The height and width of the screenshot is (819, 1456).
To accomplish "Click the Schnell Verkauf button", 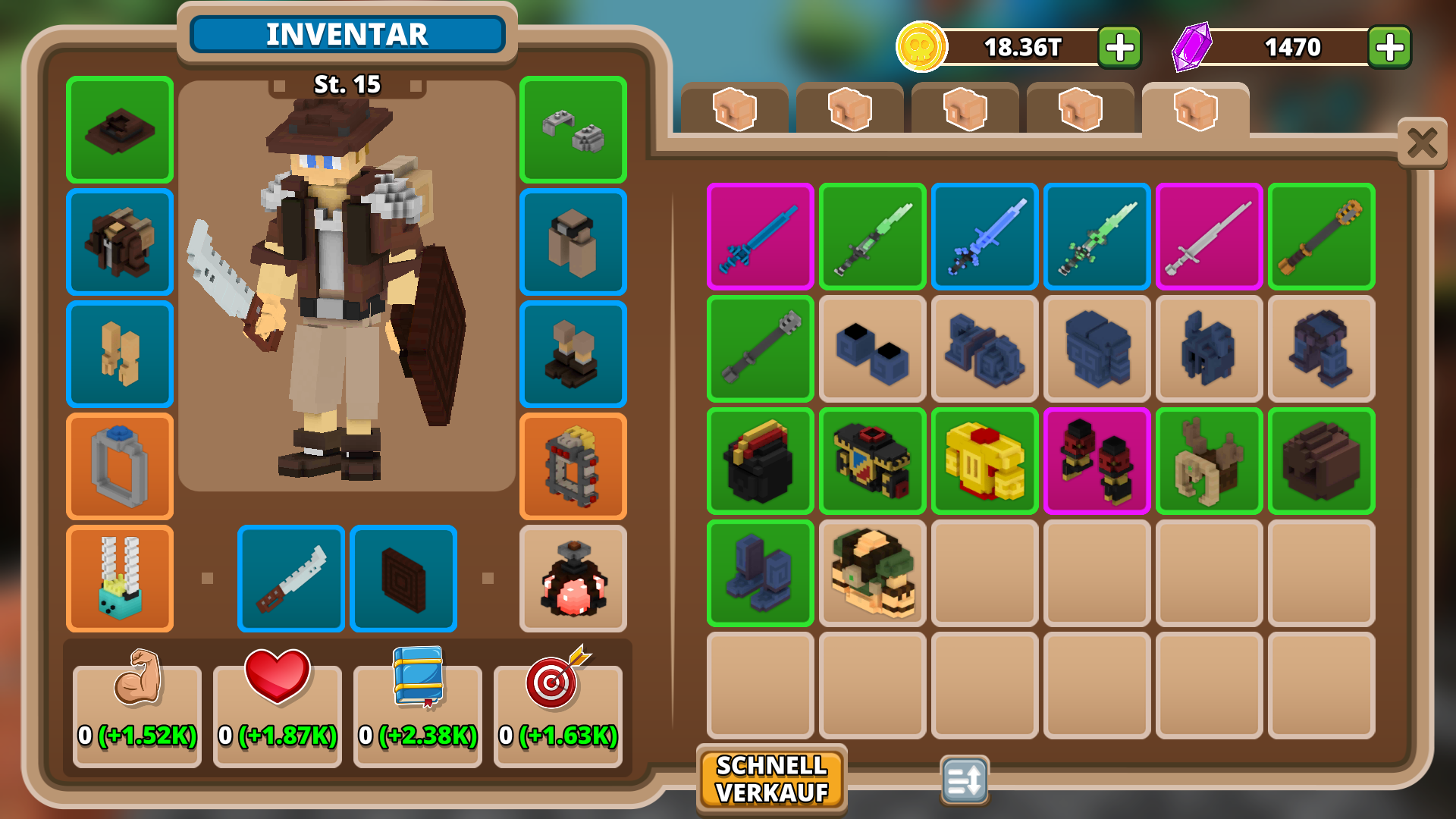I will (x=771, y=779).
